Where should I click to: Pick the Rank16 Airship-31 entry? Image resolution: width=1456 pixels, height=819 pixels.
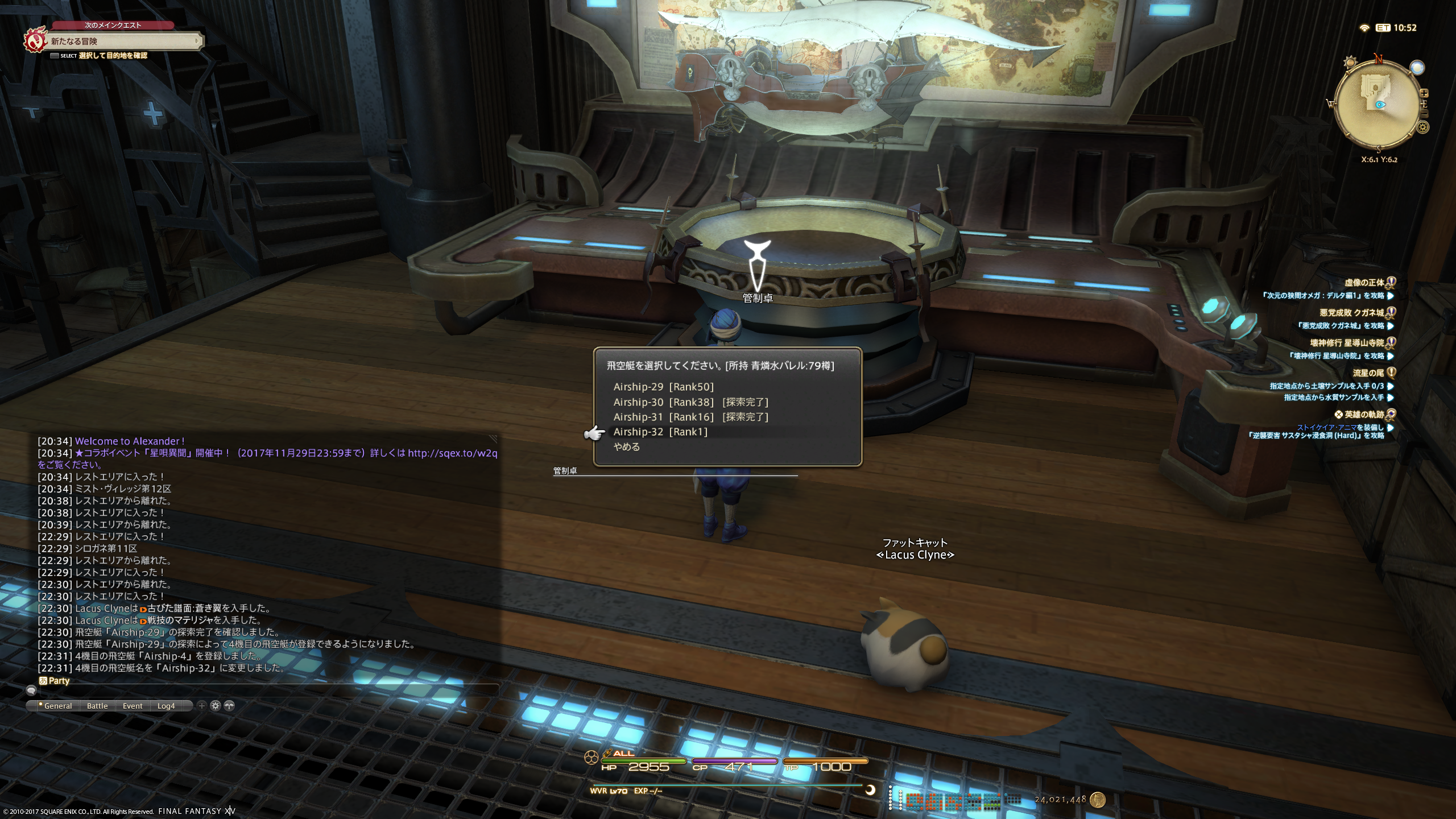point(690,417)
